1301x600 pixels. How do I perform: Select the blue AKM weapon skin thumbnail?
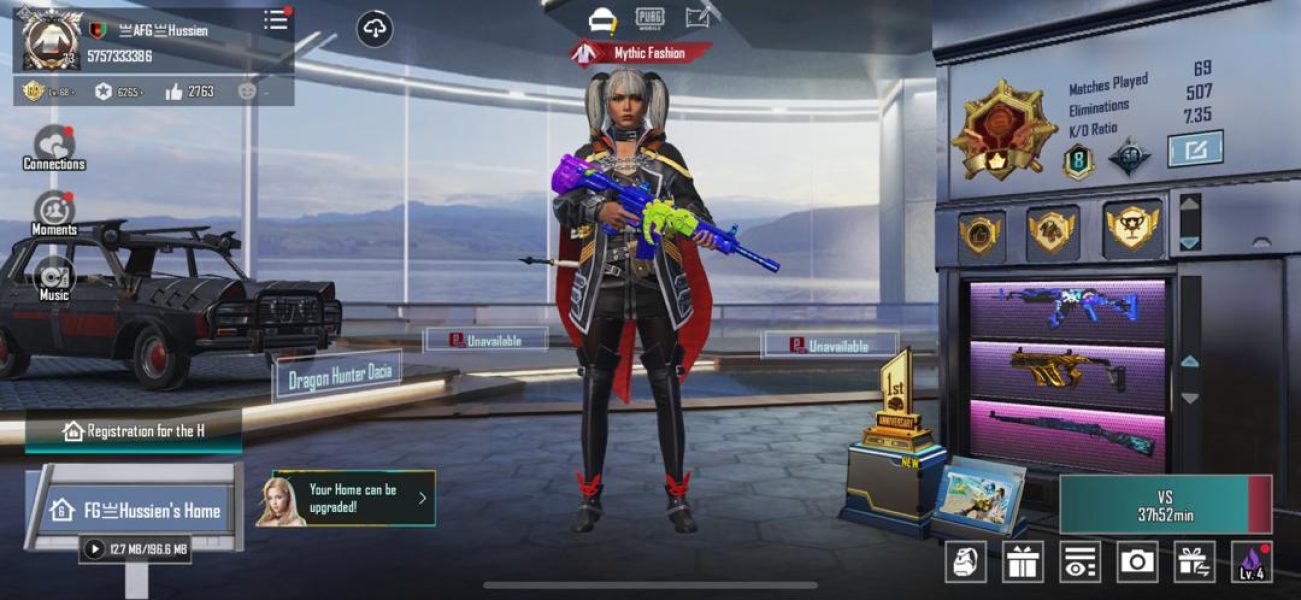pyautogui.click(x=1067, y=308)
